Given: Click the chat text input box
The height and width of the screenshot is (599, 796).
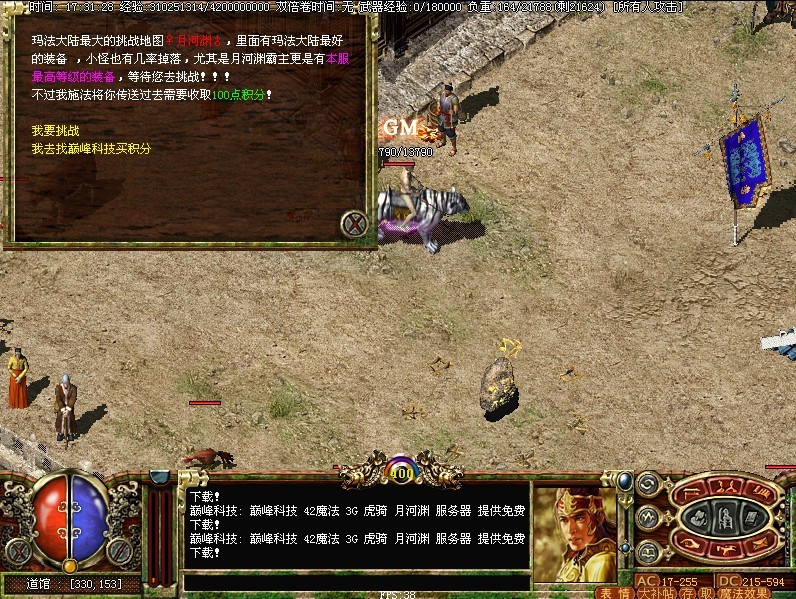Looking at the screenshot, I should coord(355,582).
